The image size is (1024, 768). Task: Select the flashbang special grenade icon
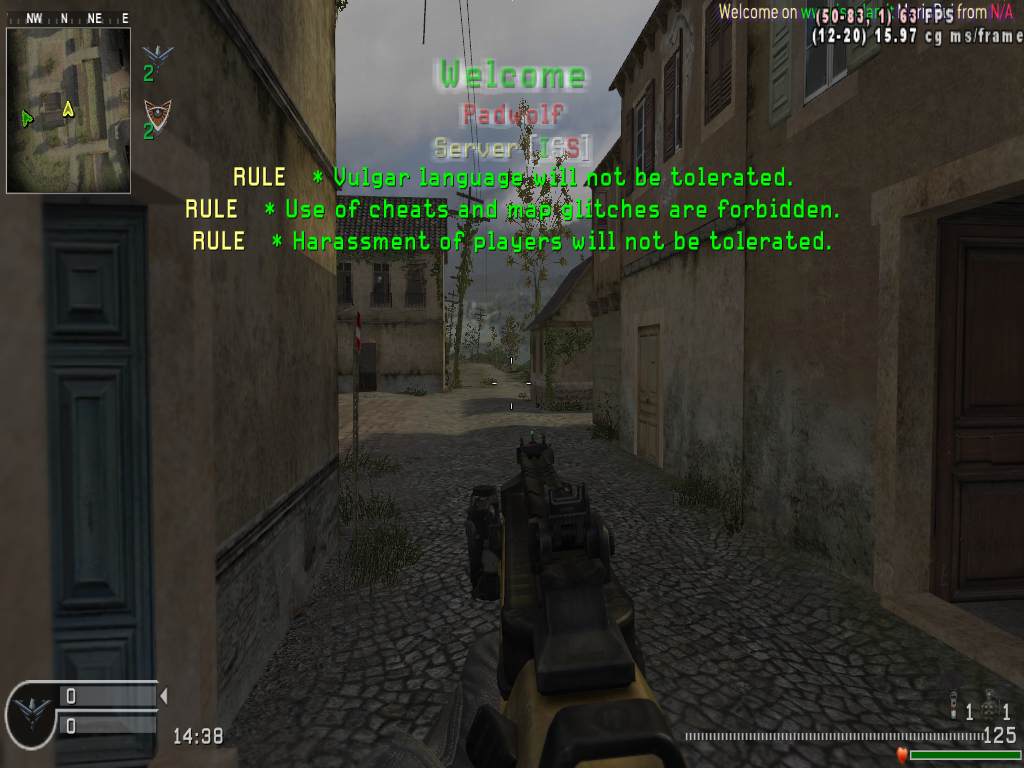click(956, 708)
